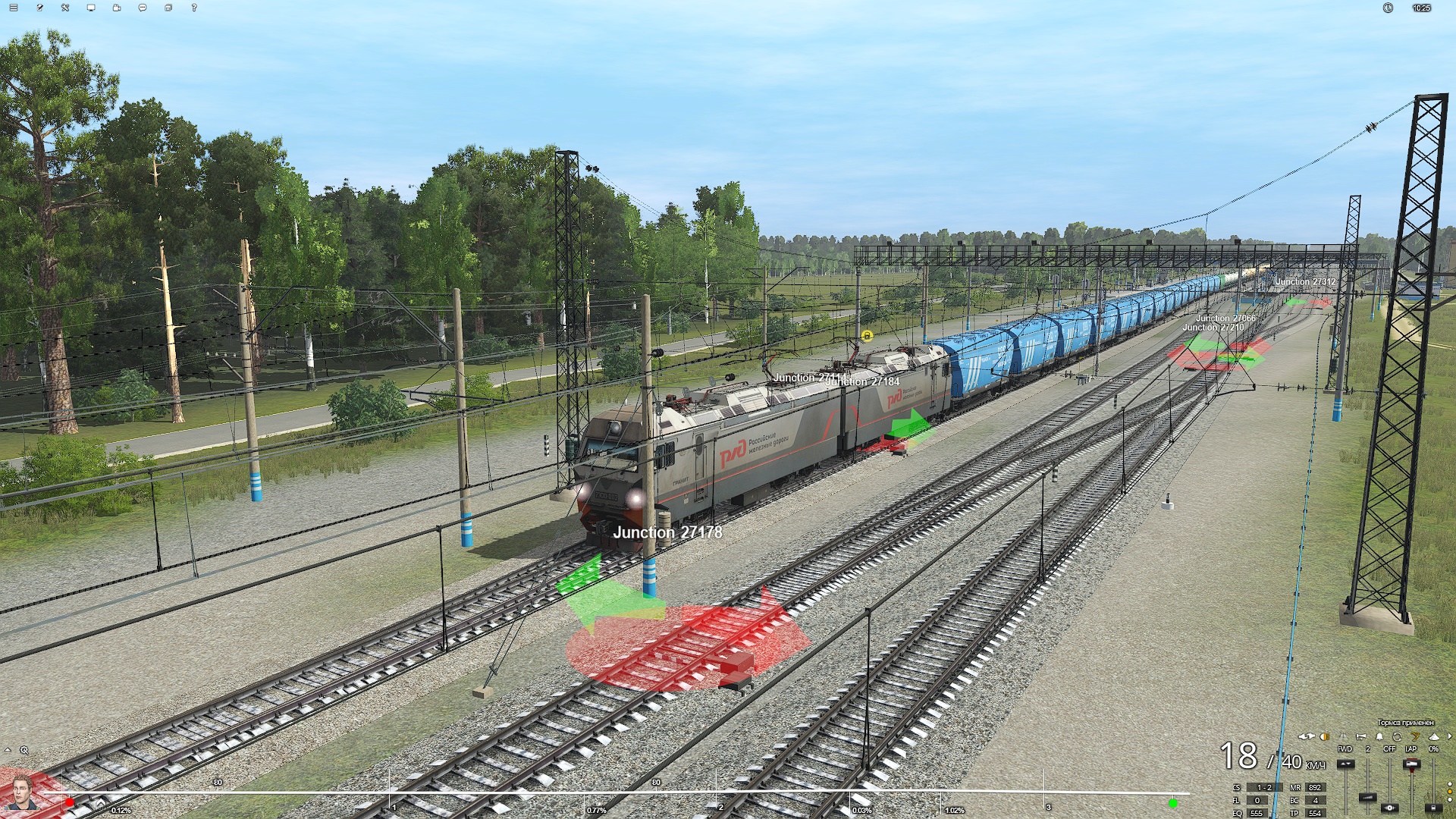The height and width of the screenshot is (819, 1456).
Task: Click the train brake LAP lever handle
Action: (x=1411, y=764)
